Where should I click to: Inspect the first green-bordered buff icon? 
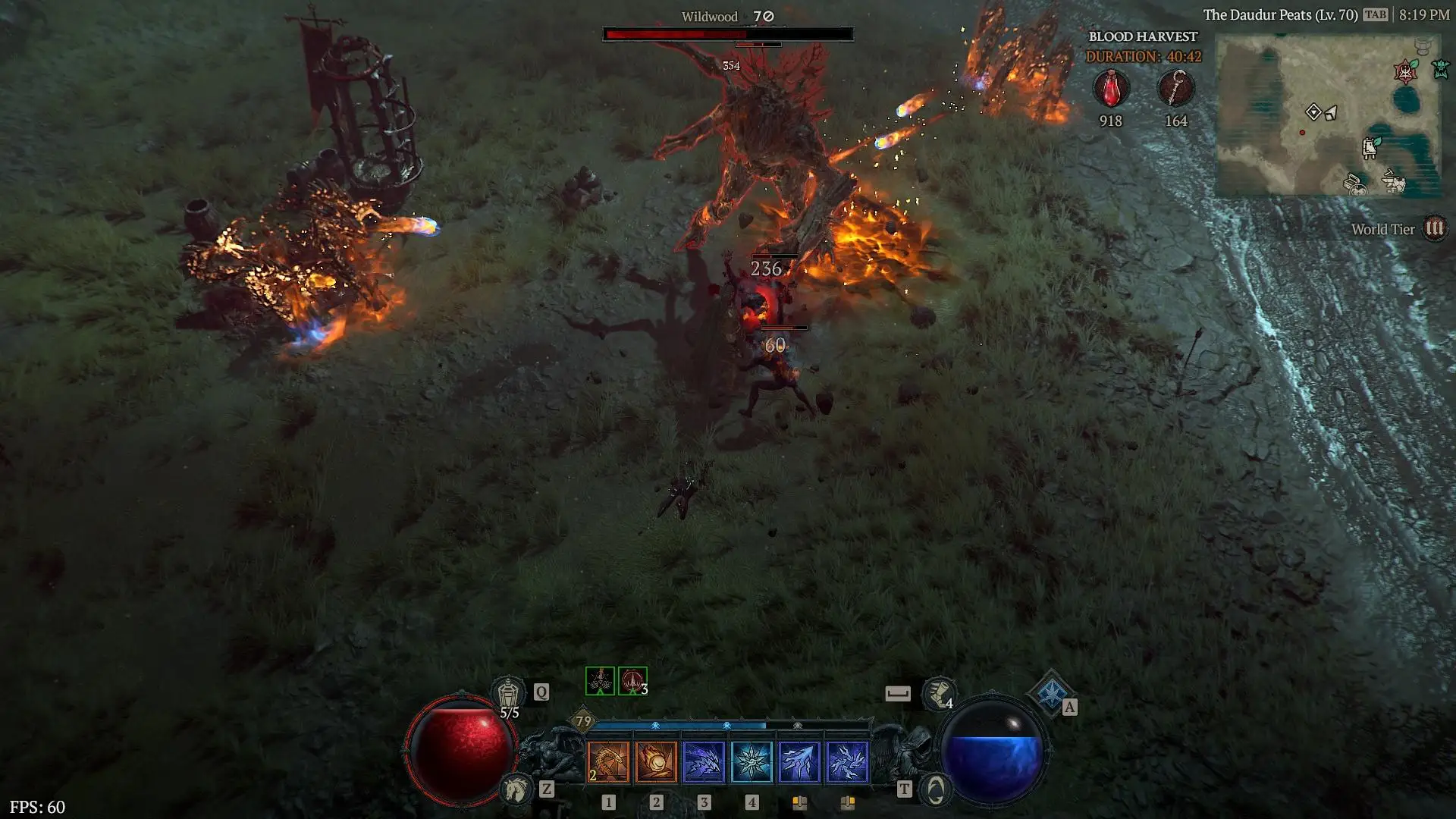[600, 681]
